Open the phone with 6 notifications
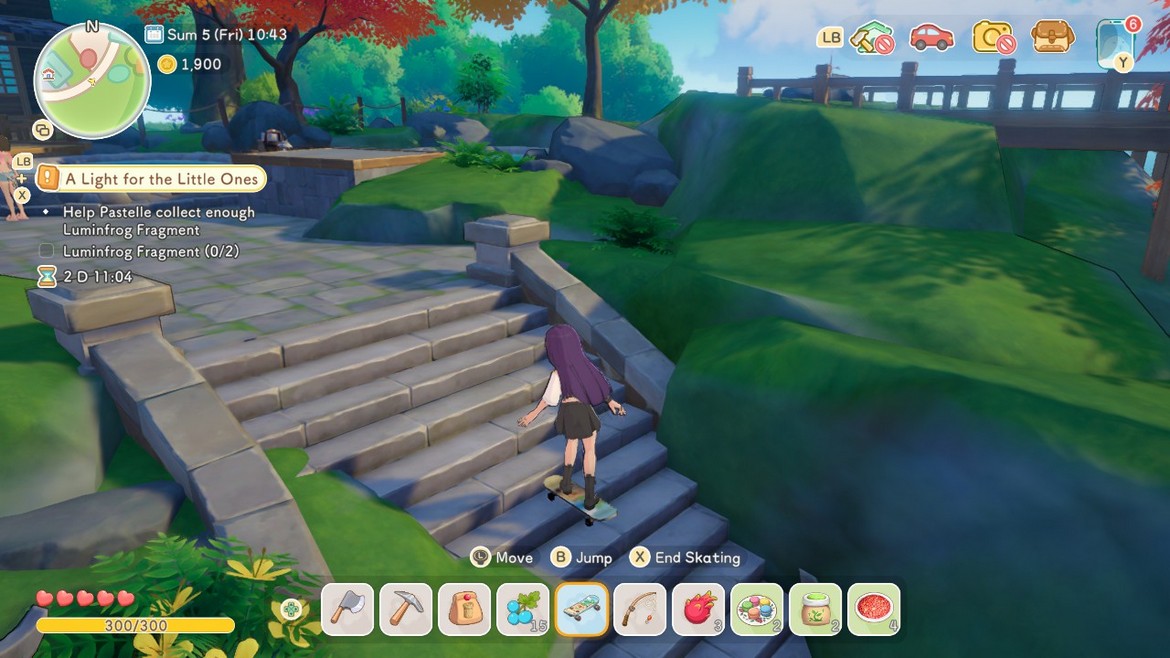This screenshot has width=1170, height=658. click(1114, 42)
